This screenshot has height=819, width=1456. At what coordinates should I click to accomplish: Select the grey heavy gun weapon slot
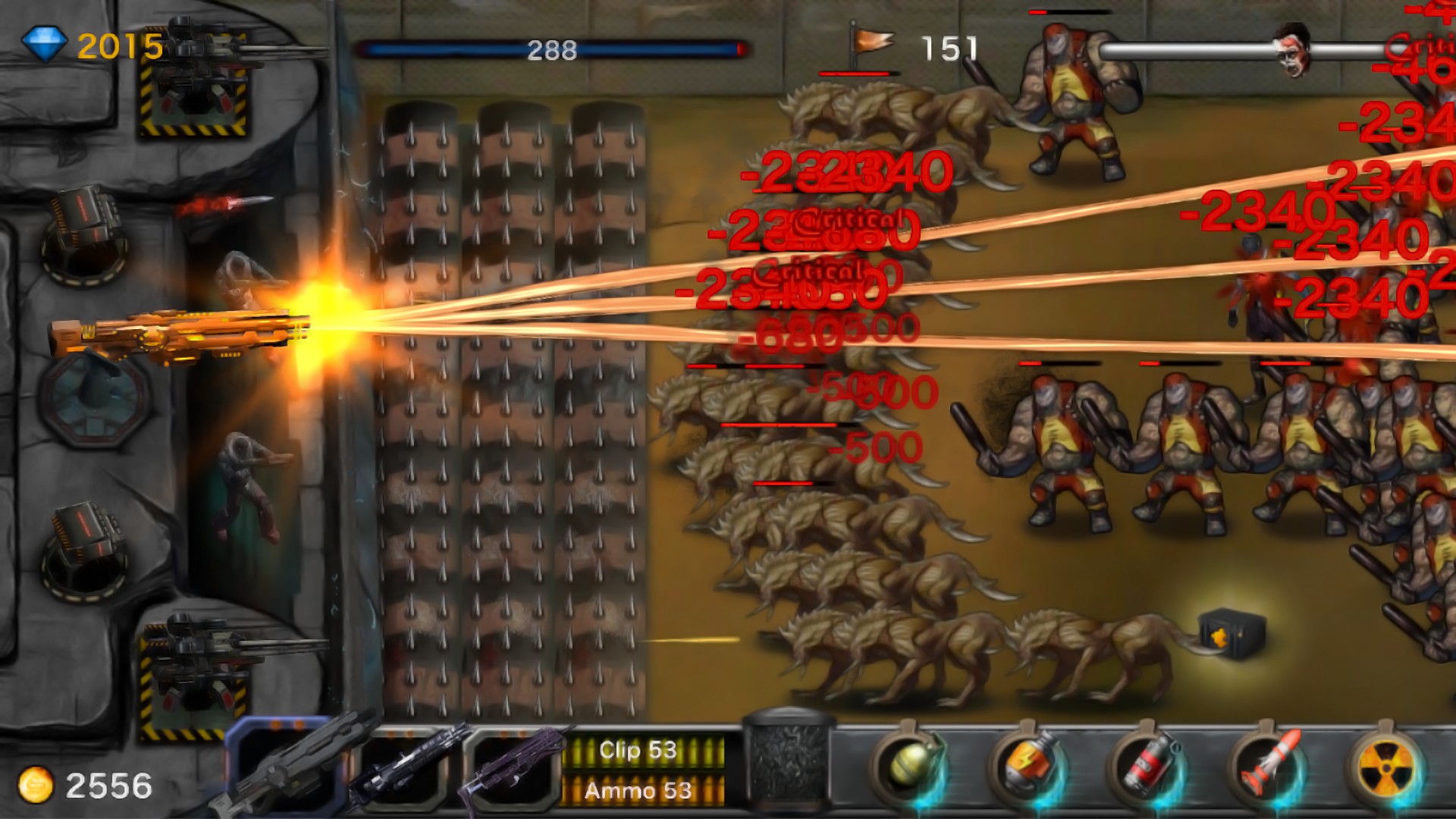point(287,767)
